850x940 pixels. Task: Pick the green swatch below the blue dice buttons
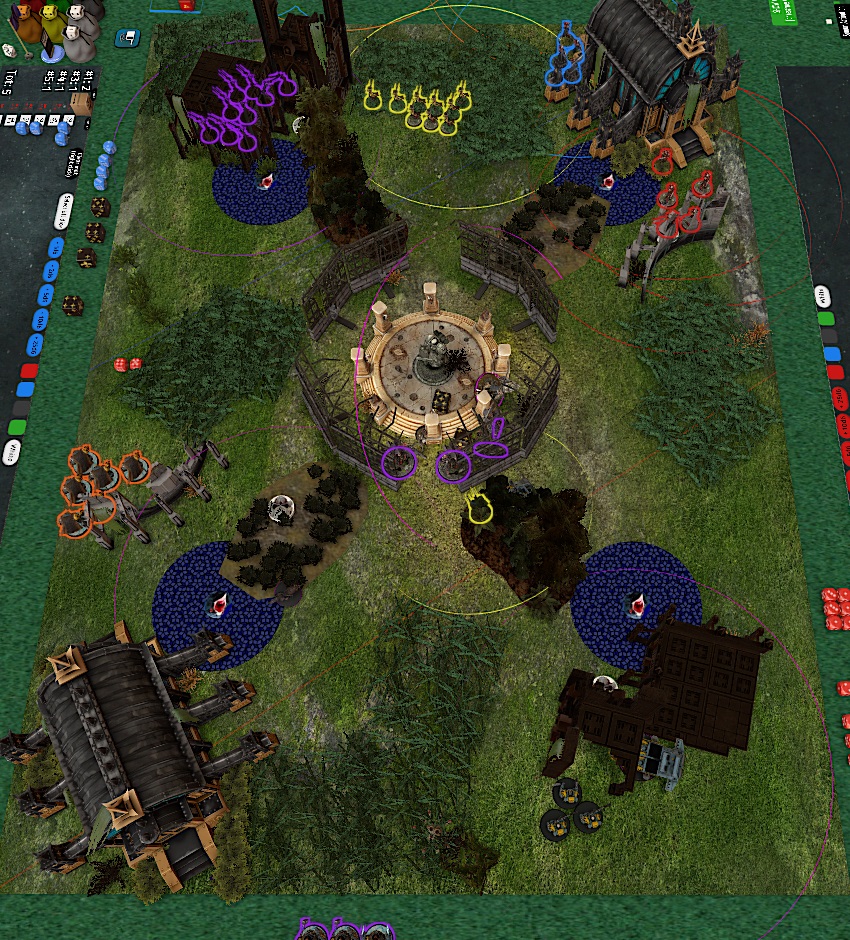(x=17, y=427)
